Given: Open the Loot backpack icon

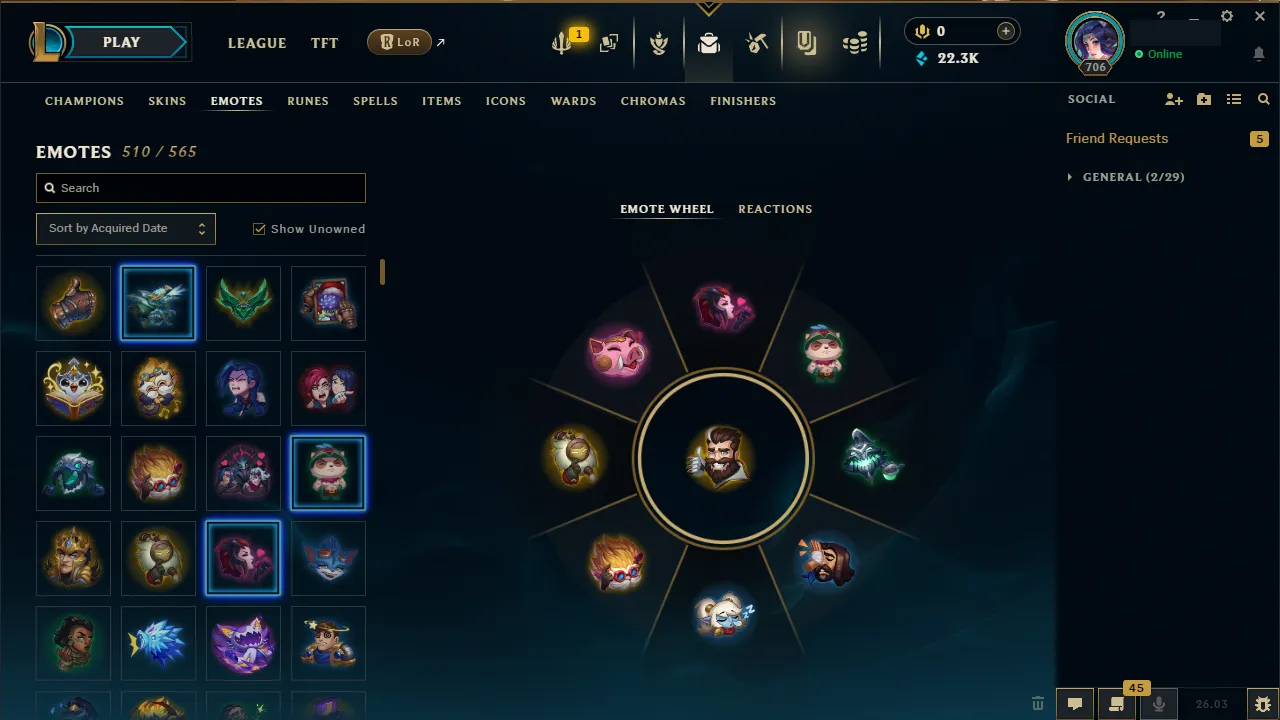Looking at the screenshot, I should [708, 42].
